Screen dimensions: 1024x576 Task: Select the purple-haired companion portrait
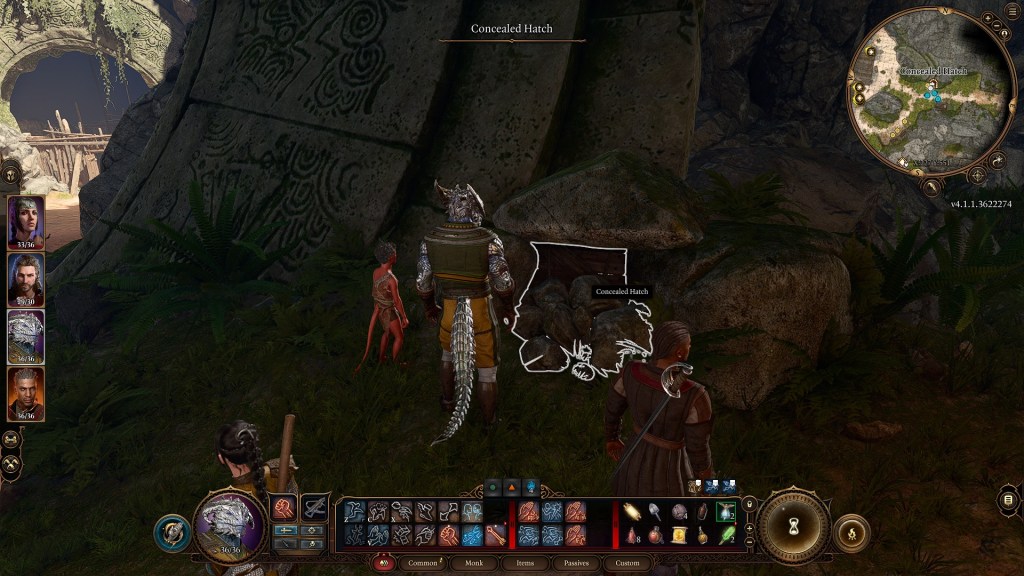(x=26, y=220)
